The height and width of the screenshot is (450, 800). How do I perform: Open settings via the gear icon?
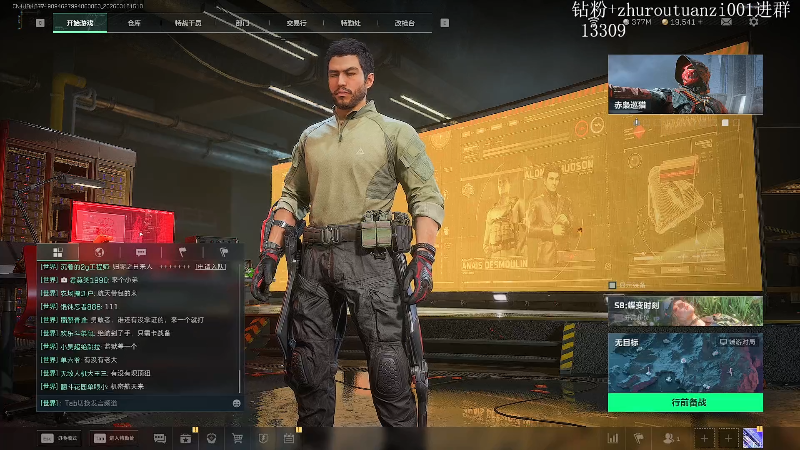(x=754, y=21)
